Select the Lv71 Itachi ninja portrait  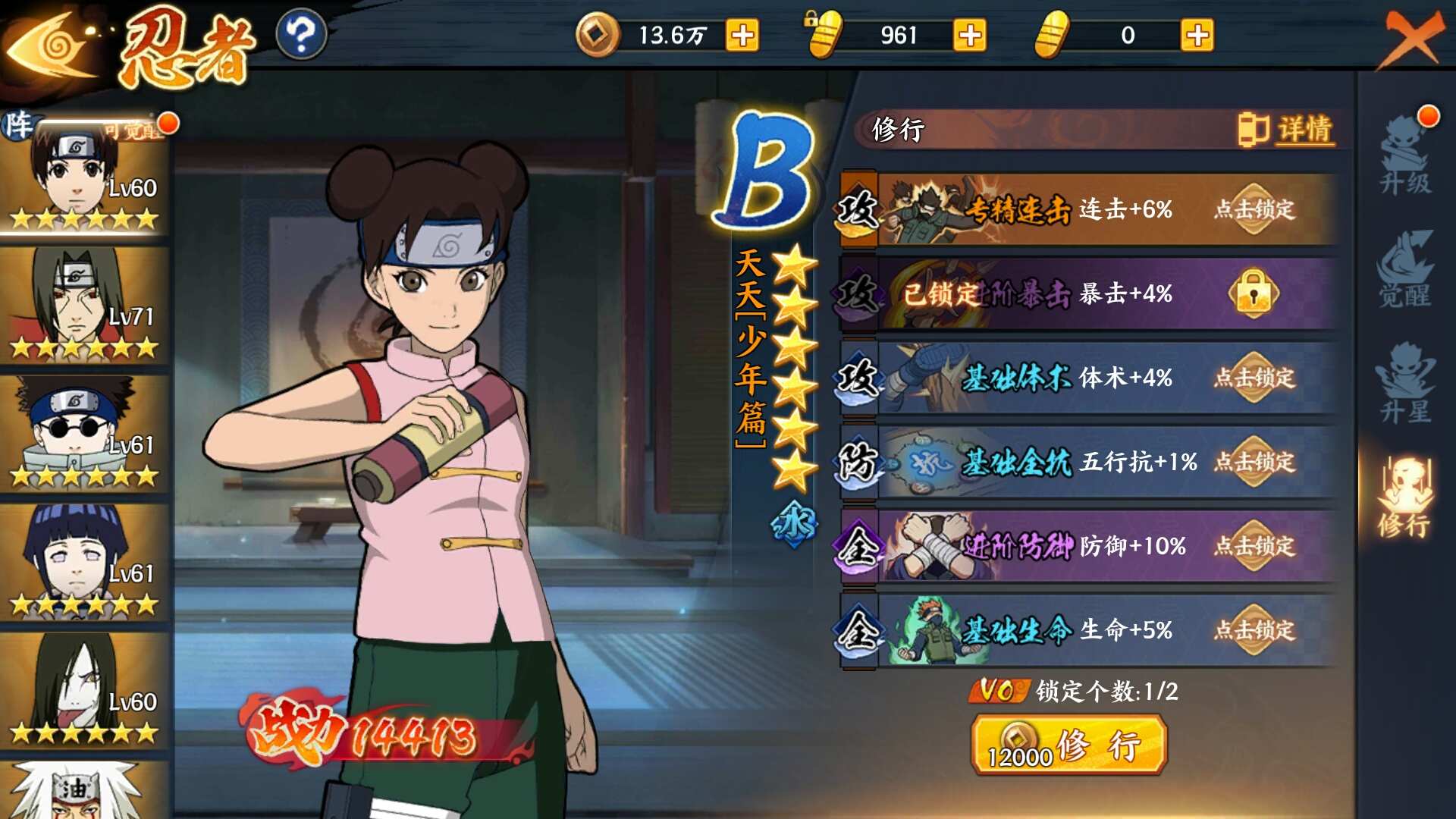[83, 303]
